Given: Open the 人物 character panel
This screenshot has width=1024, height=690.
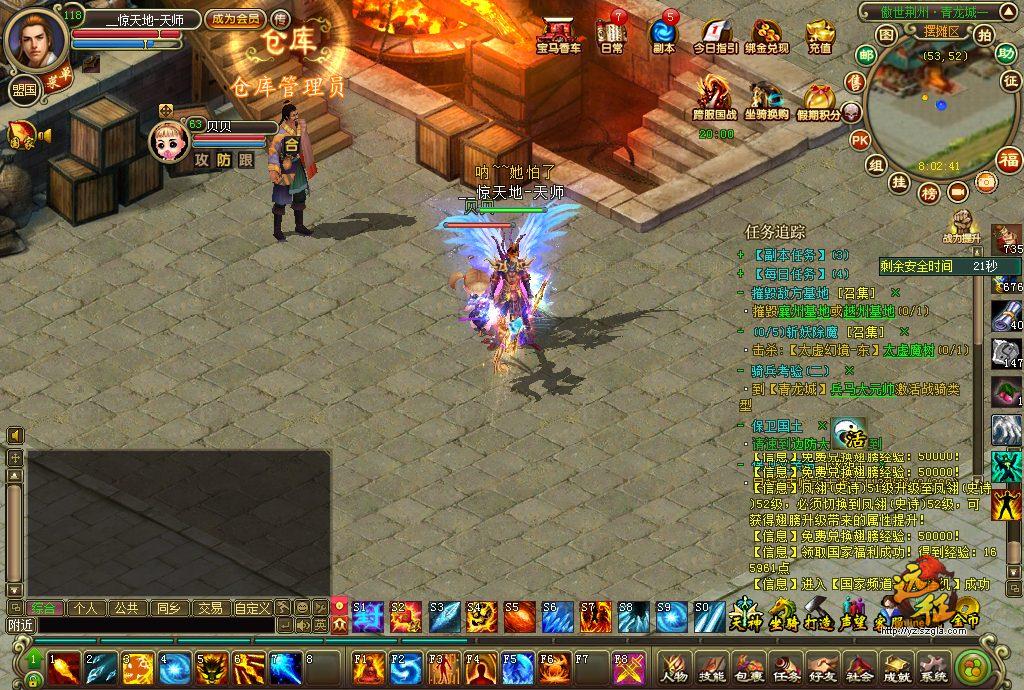Looking at the screenshot, I should click(x=674, y=667).
